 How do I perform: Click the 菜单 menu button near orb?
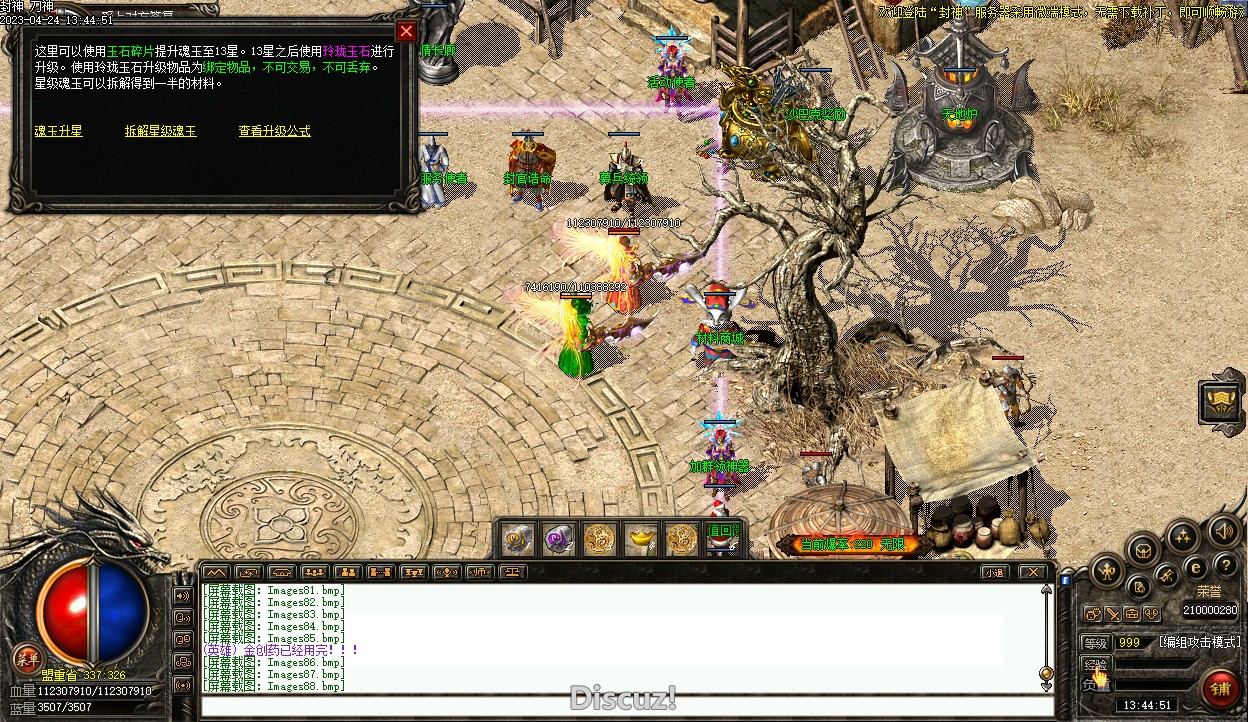pyautogui.click(x=27, y=658)
